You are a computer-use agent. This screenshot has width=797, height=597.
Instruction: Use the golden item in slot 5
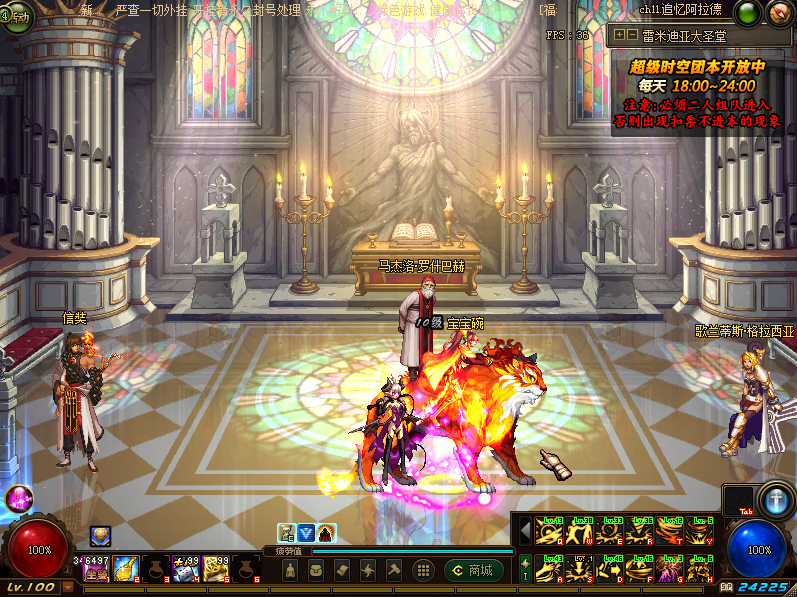217,569
